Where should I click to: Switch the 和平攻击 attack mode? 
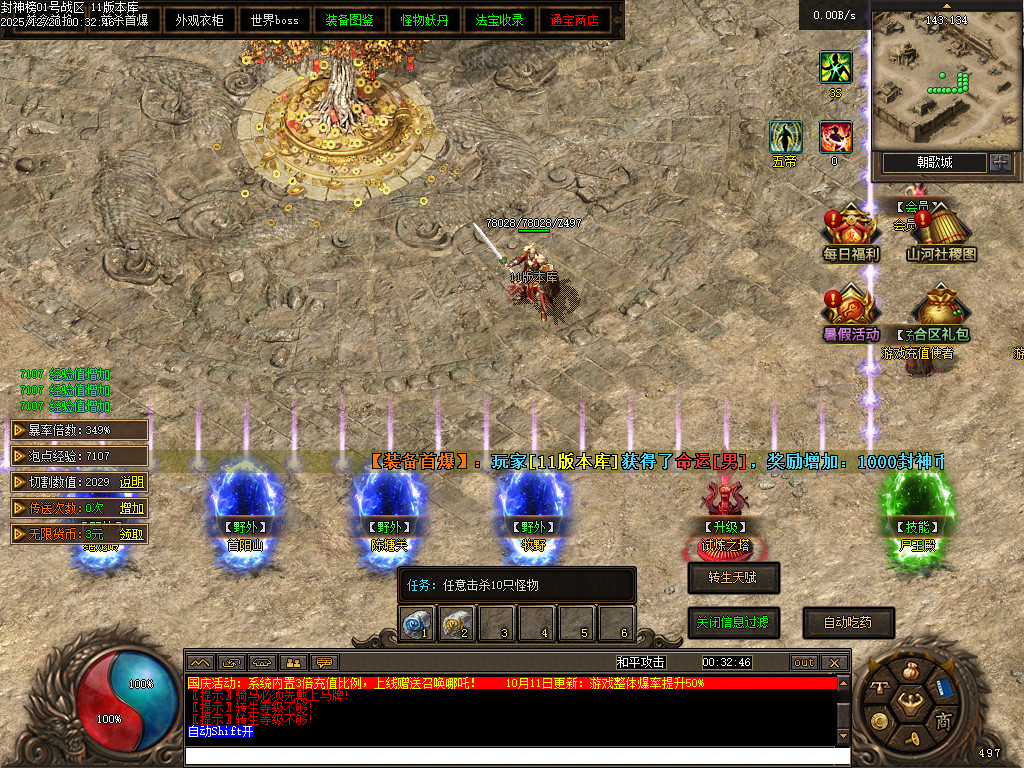641,662
